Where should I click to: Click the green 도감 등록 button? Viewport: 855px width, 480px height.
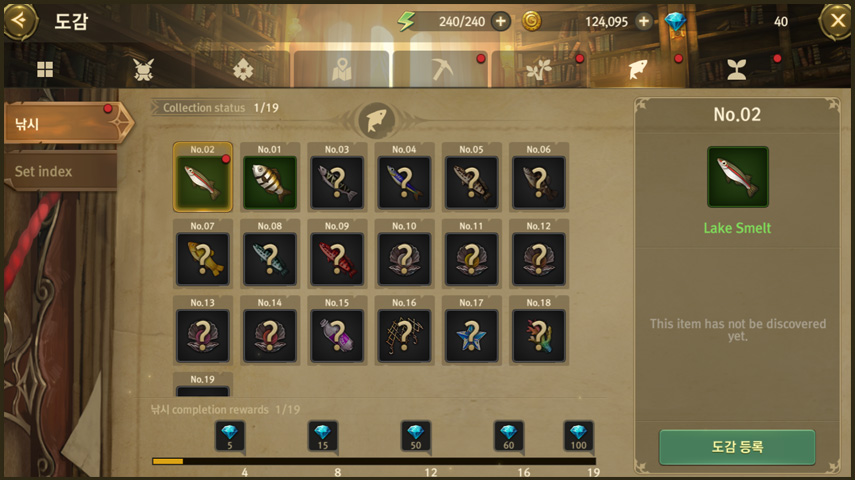737,447
